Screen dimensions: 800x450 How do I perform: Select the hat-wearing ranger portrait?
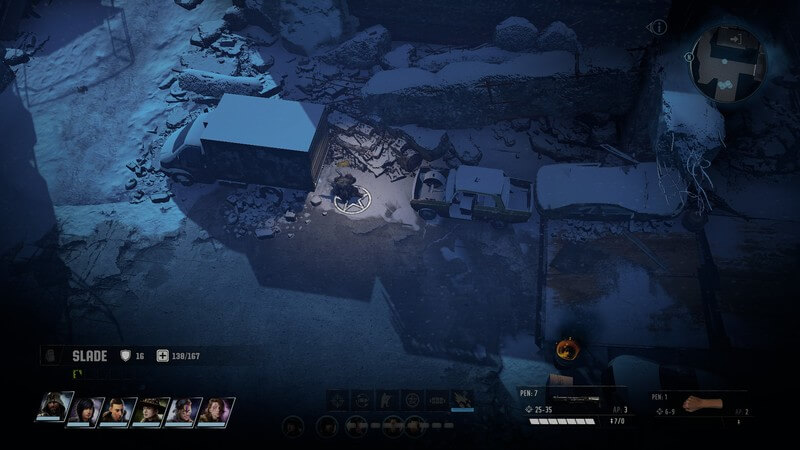(x=150, y=410)
